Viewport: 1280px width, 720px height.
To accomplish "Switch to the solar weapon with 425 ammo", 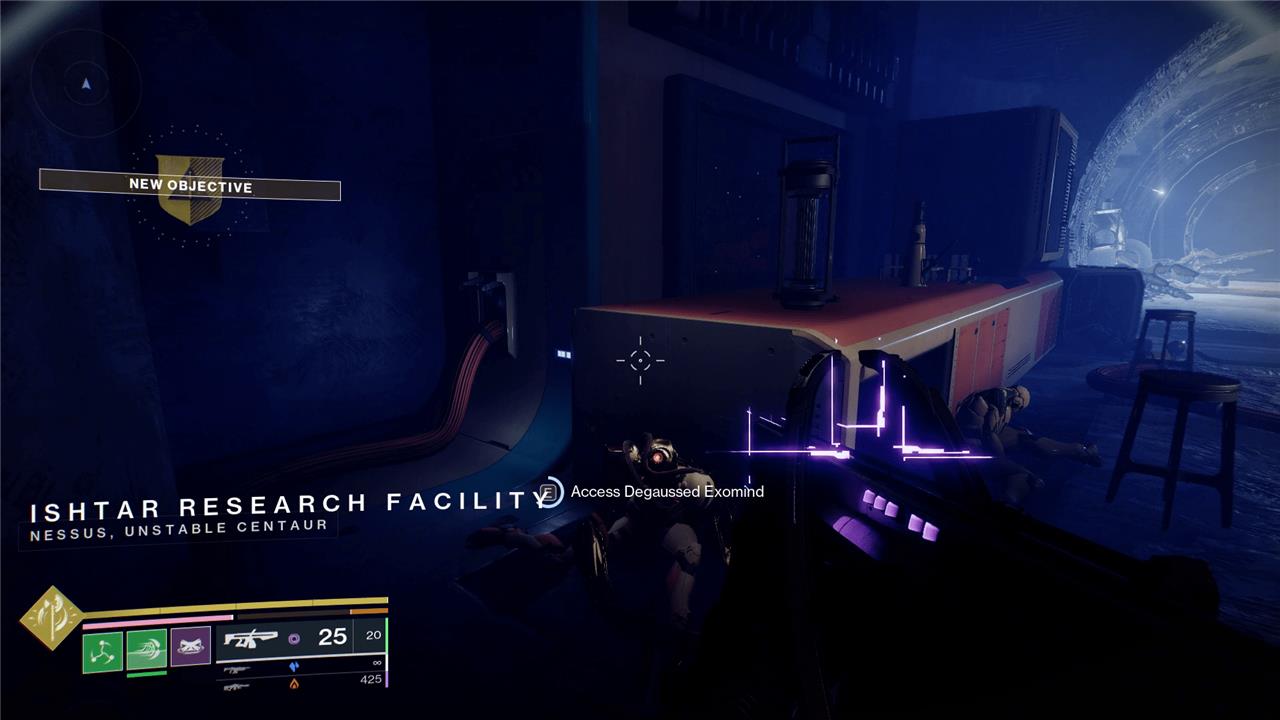I will tap(298, 684).
